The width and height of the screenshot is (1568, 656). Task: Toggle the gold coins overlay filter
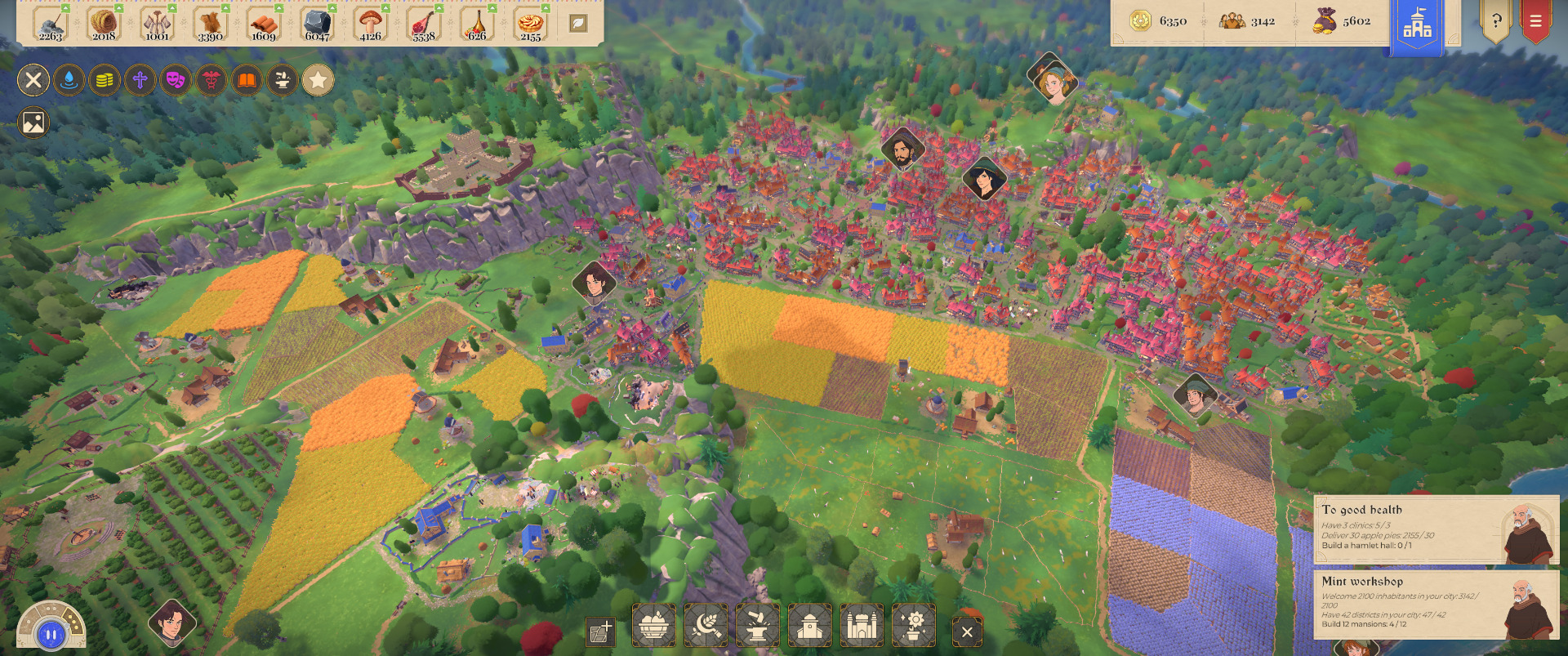(x=105, y=80)
